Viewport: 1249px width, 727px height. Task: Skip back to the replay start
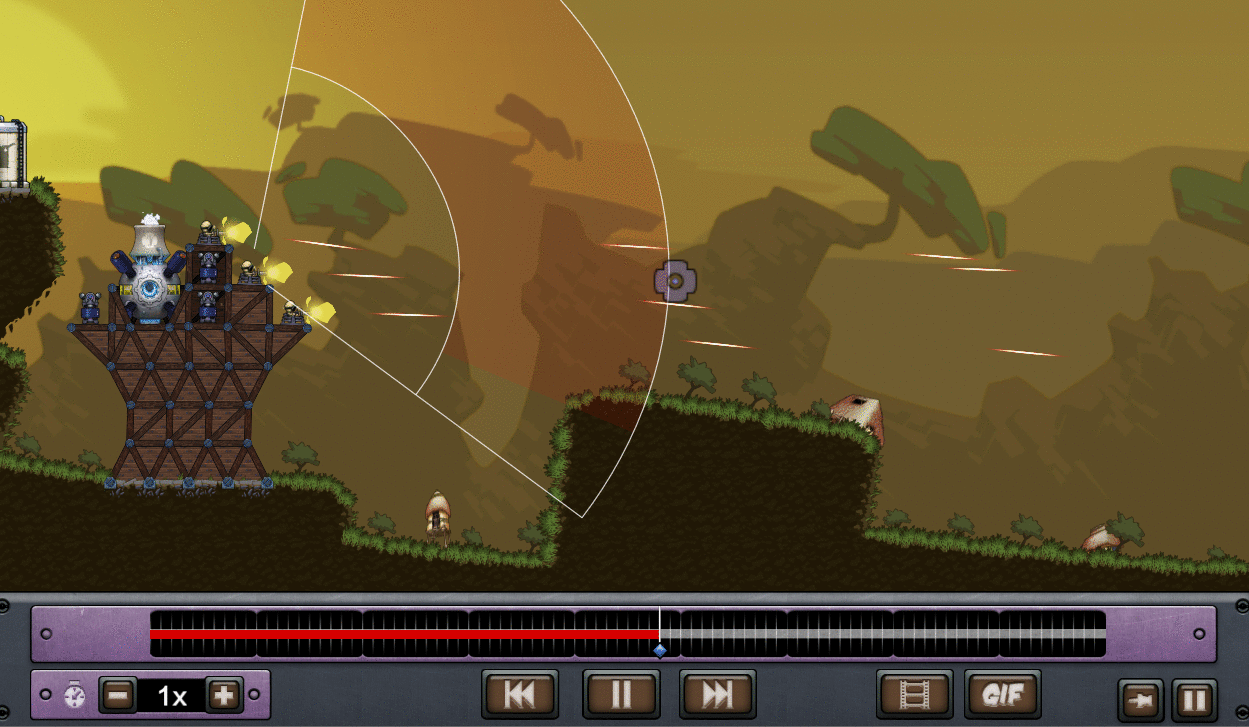pos(519,694)
